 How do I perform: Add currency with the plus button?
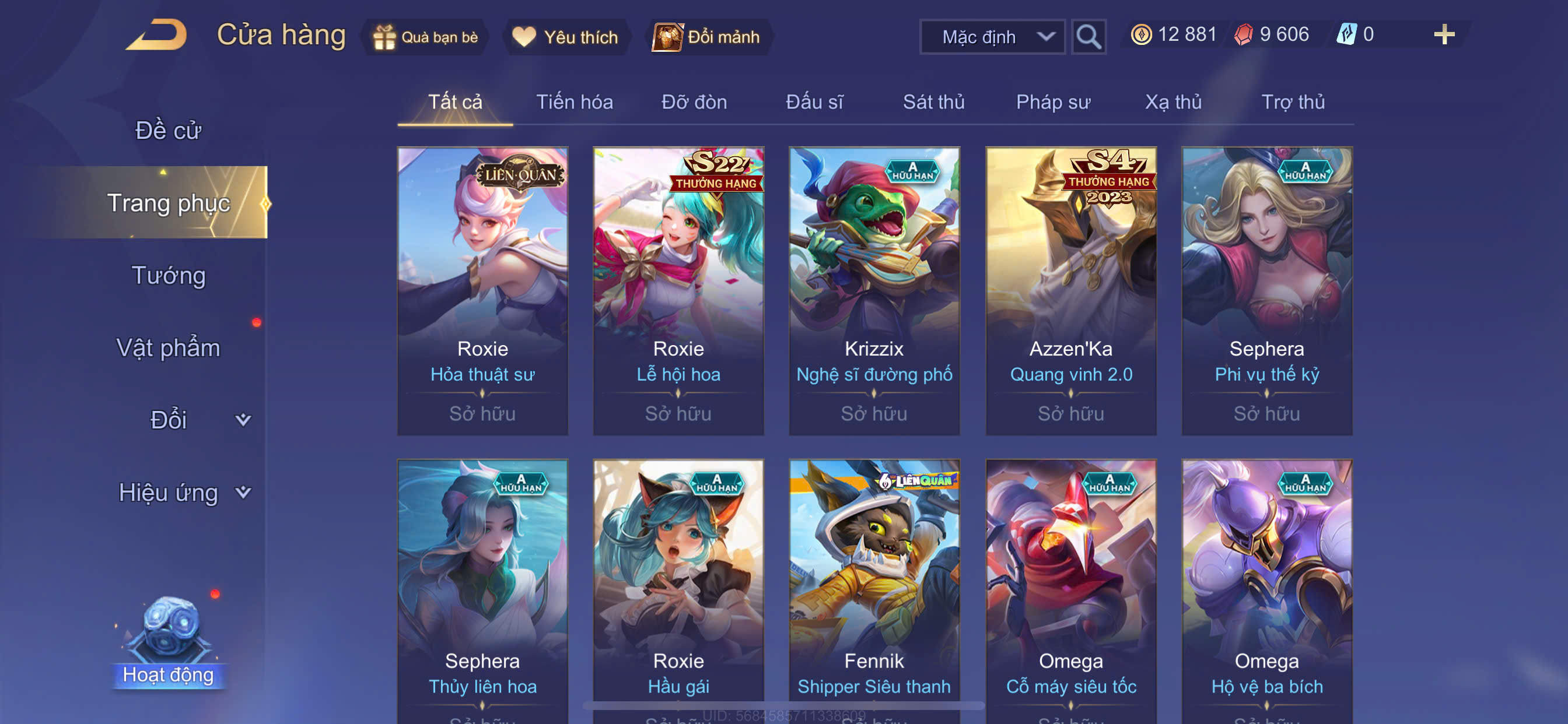pyautogui.click(x=1444, y=34)
